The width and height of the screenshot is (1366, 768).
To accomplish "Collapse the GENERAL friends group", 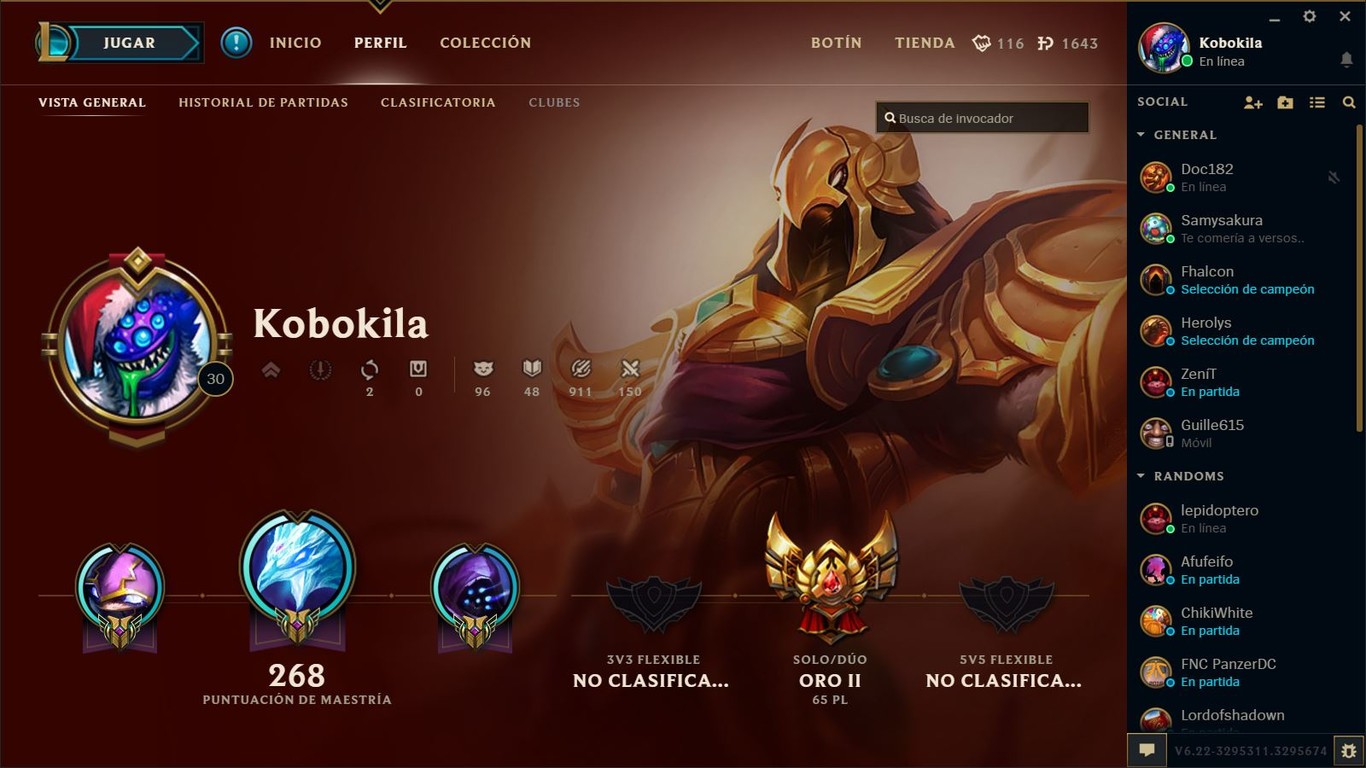I will click(x=1140, y=135).
